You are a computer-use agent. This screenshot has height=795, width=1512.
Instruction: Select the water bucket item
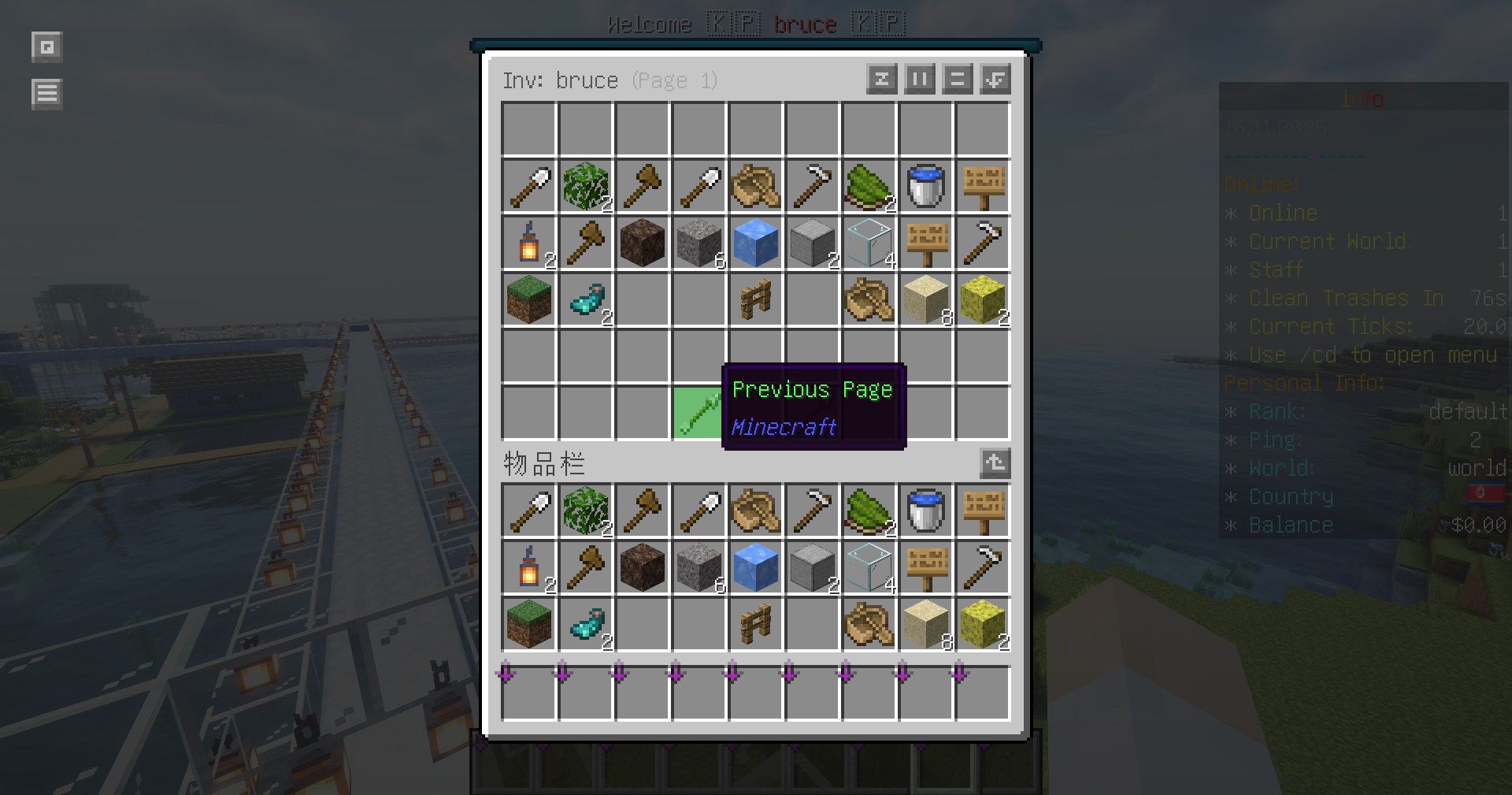tap(926, 186)
